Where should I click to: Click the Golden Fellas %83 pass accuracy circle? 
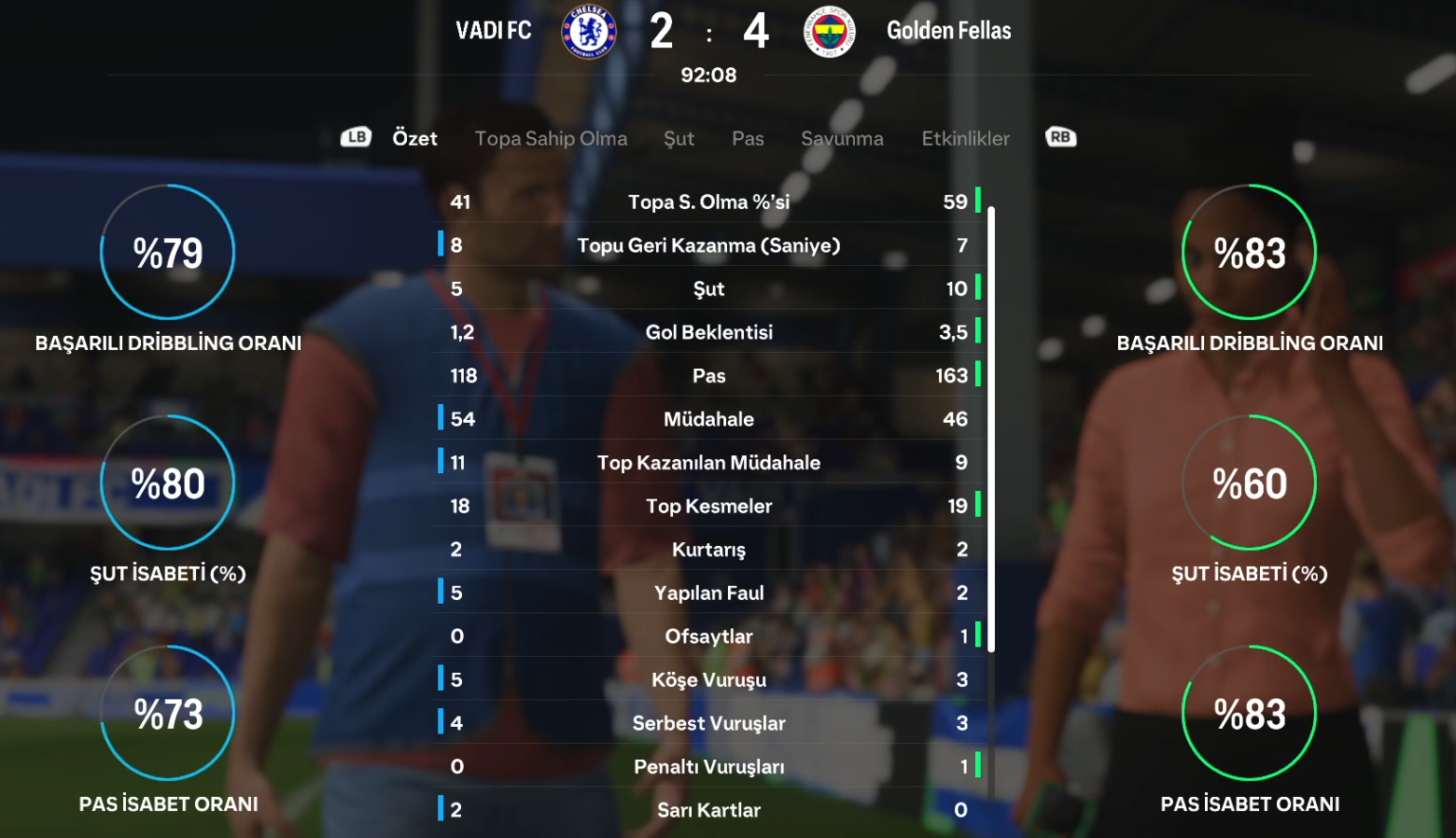(x=1249, y=712)
